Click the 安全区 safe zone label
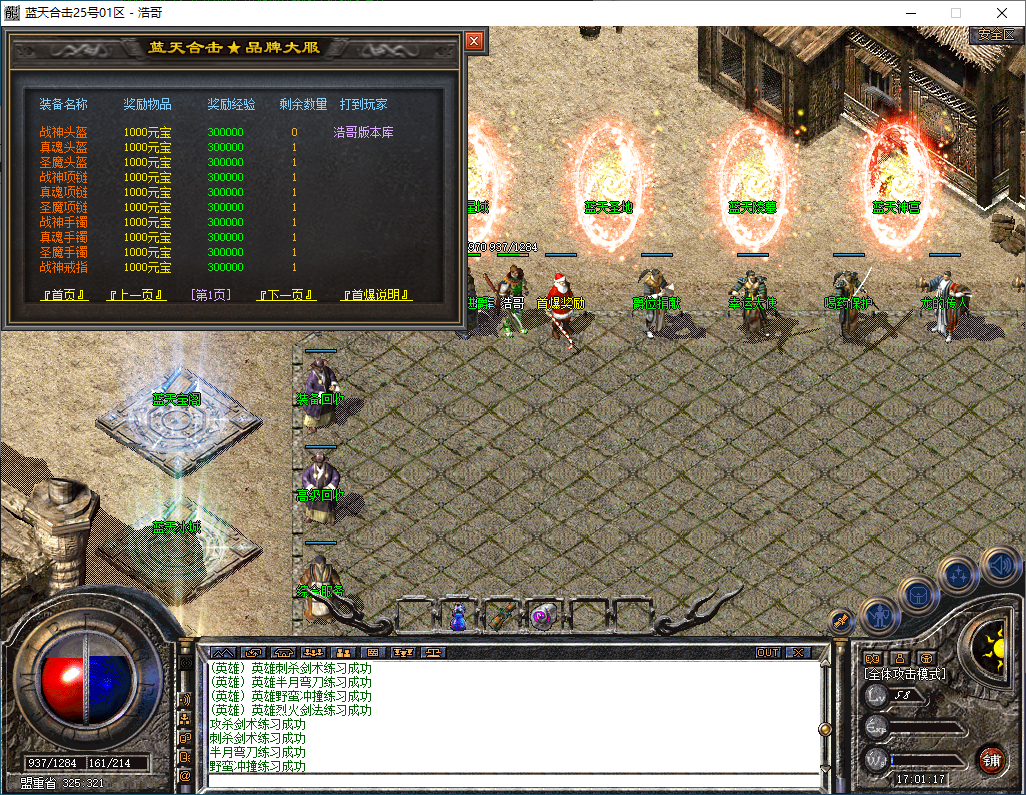 click(x=996, y=34)
